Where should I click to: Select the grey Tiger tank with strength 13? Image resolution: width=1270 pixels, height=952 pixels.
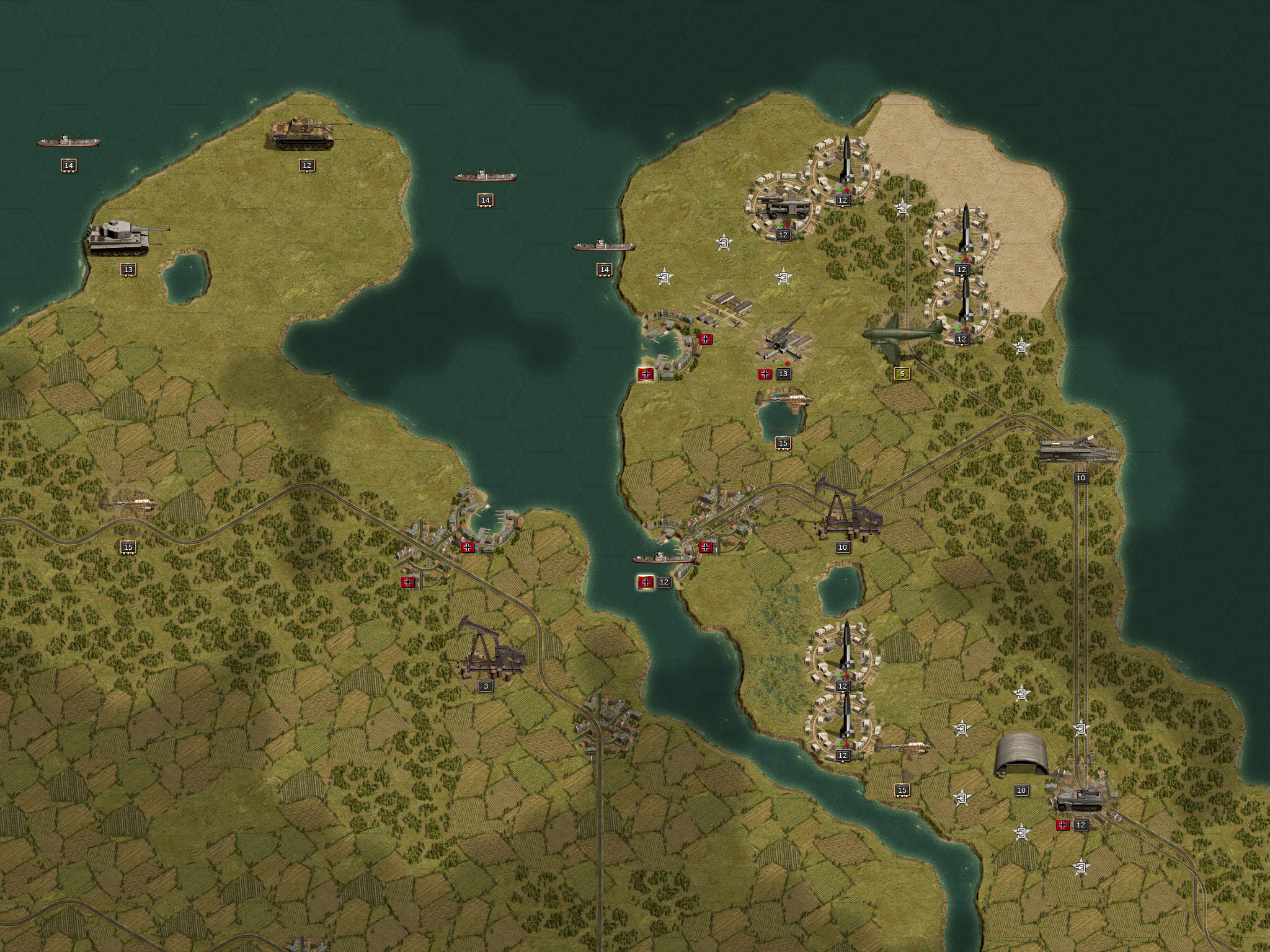point(119,237)
